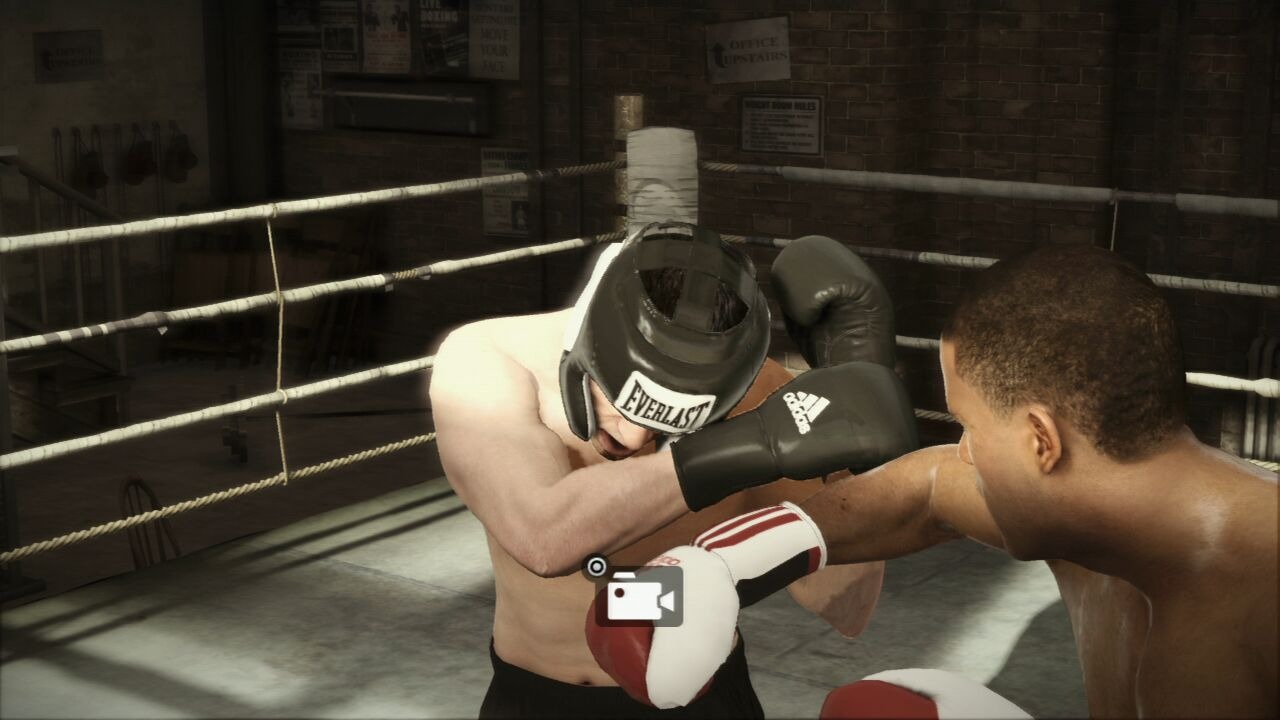Click the red recording dot on the camera icon

click(x=618, y=592)
